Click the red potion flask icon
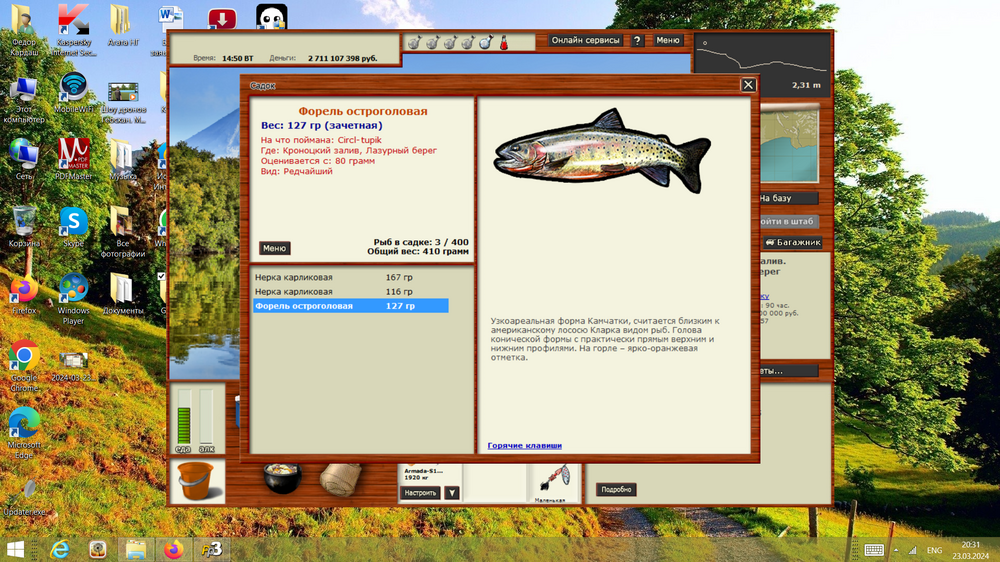This screenshot has height=562, width=1000. tap(505, 43)
